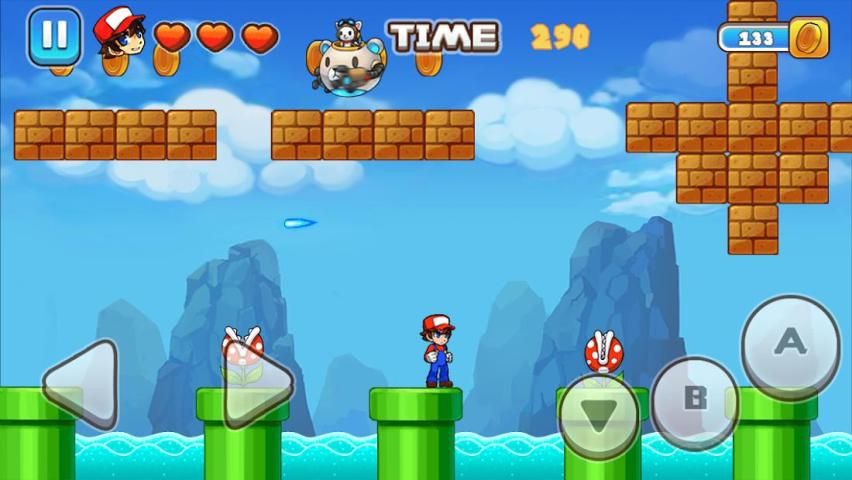
Task: Tap the down arrow crouch button
Action: (x=598, y=416)
